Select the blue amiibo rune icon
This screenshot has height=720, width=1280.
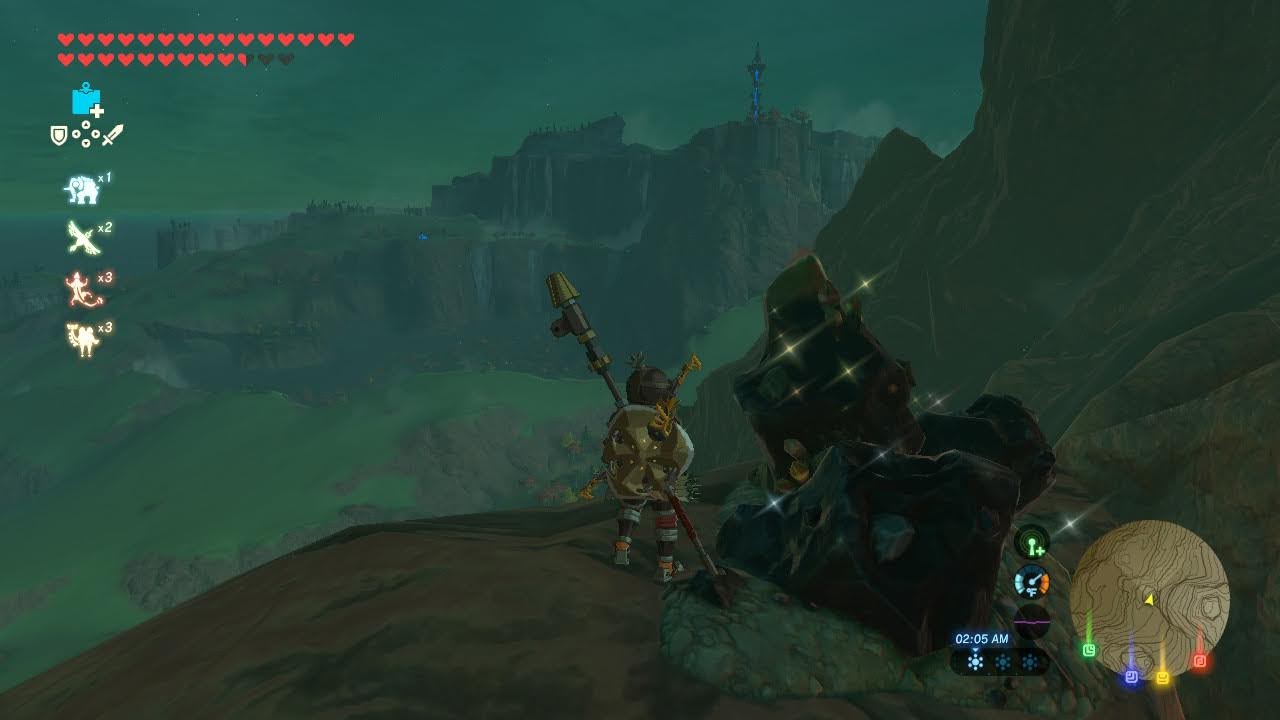tap(86, 100)
